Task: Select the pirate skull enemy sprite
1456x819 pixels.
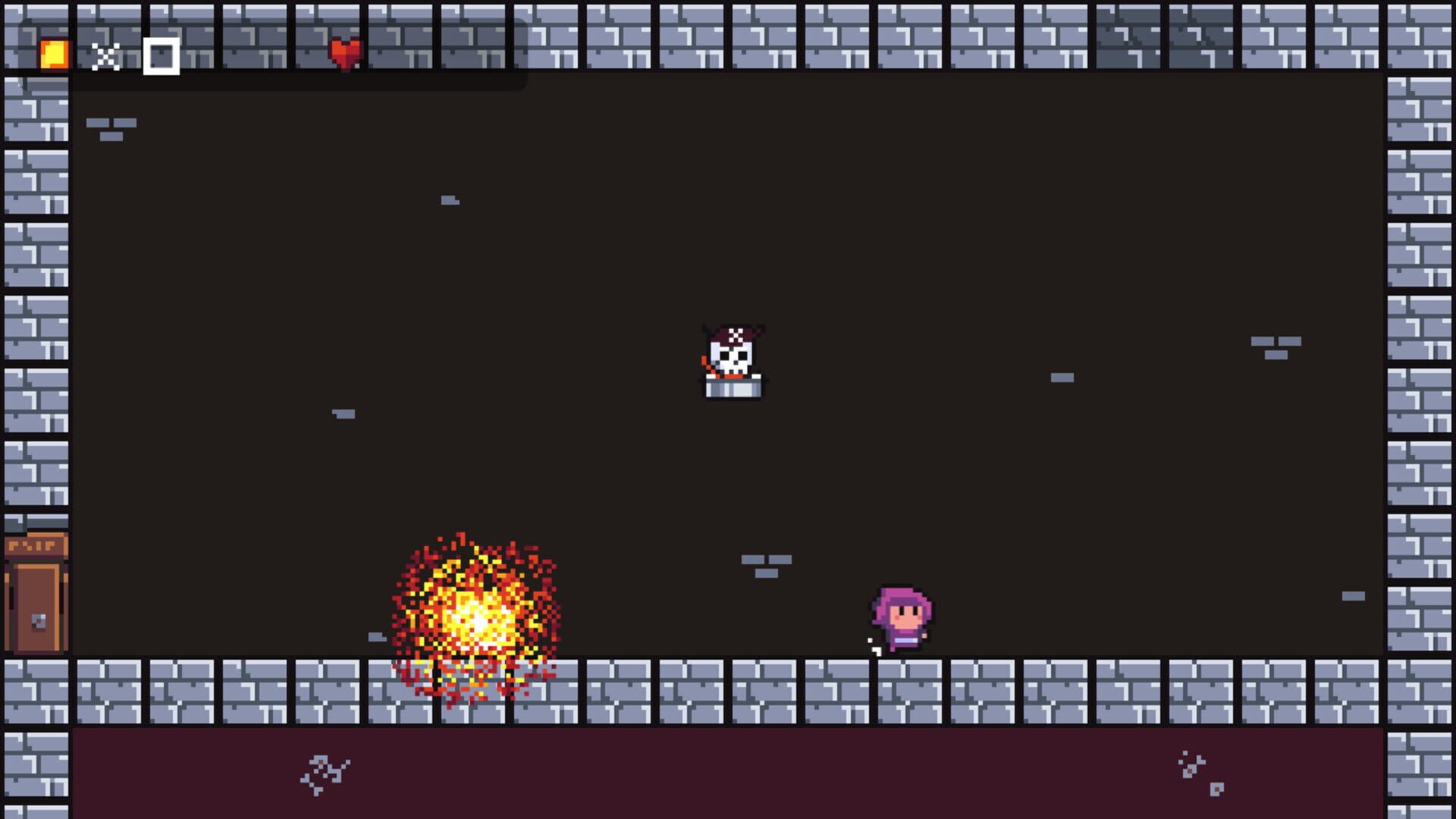Action: pos(732,356)
